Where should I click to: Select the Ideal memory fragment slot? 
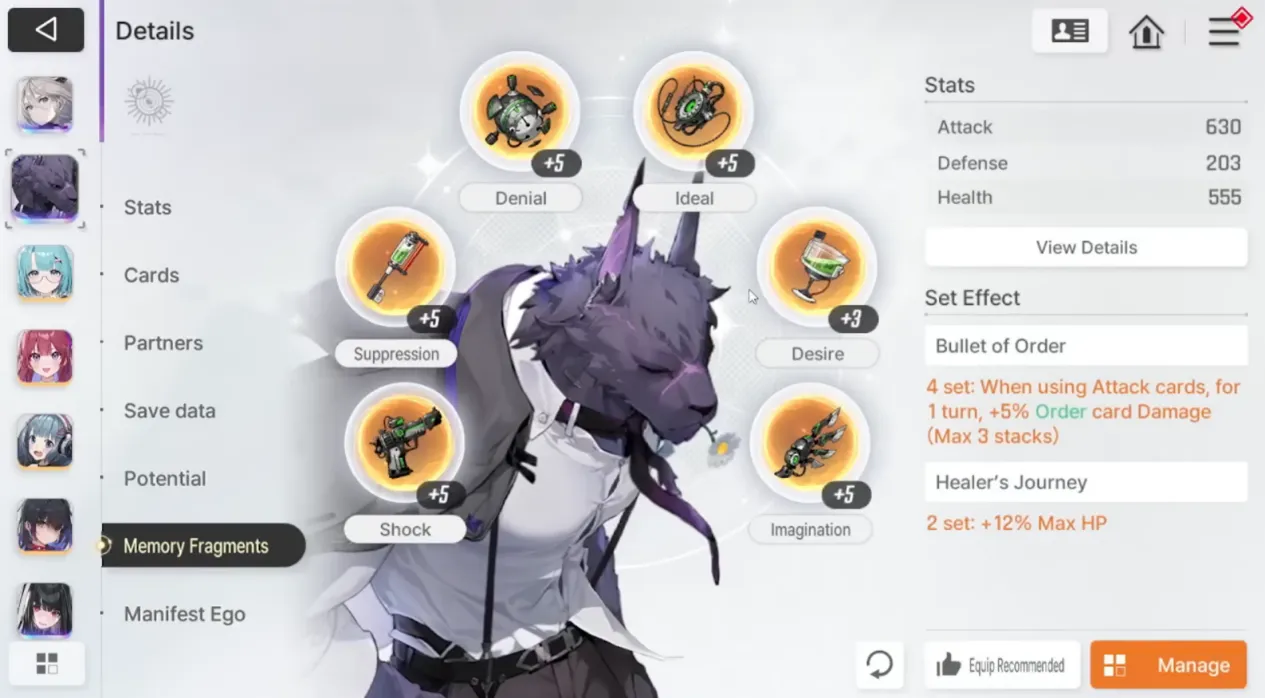click(x=693, y=112)
